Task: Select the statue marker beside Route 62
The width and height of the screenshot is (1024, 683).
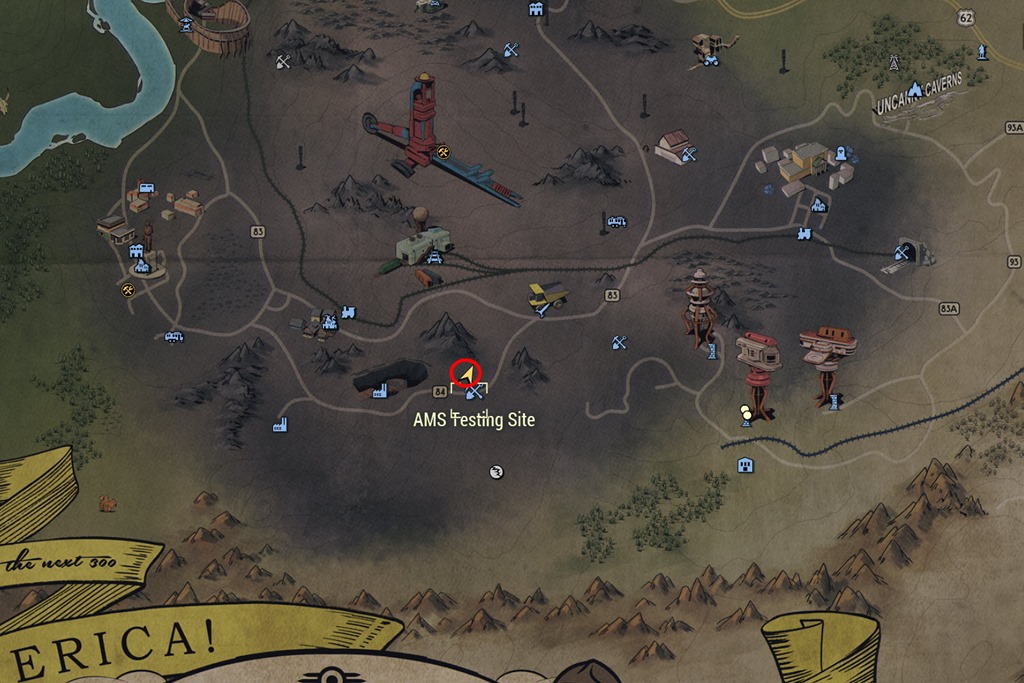Action: pyautogui.click(x=982, y=50)
